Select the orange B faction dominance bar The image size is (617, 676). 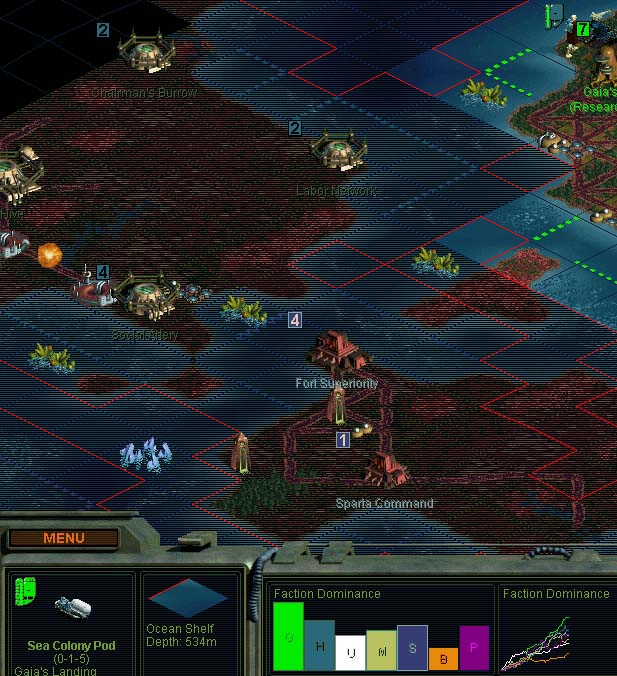pyautogui.click(x=443, y=659)
